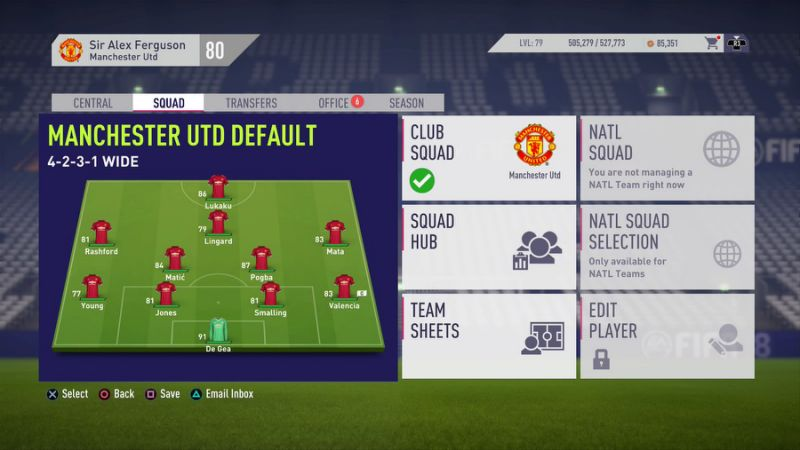Switch to the Season tab
The height and width of the screenshot is (450, 800).
[x=406, y=103]
